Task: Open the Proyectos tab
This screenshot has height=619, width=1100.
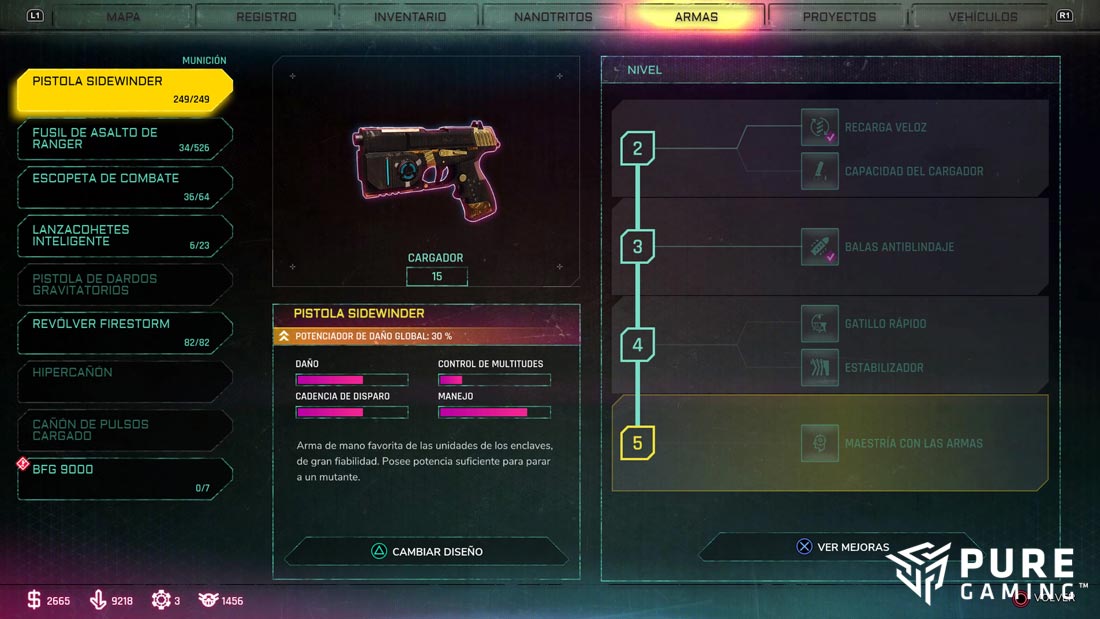Action: (x=839, y=17)
